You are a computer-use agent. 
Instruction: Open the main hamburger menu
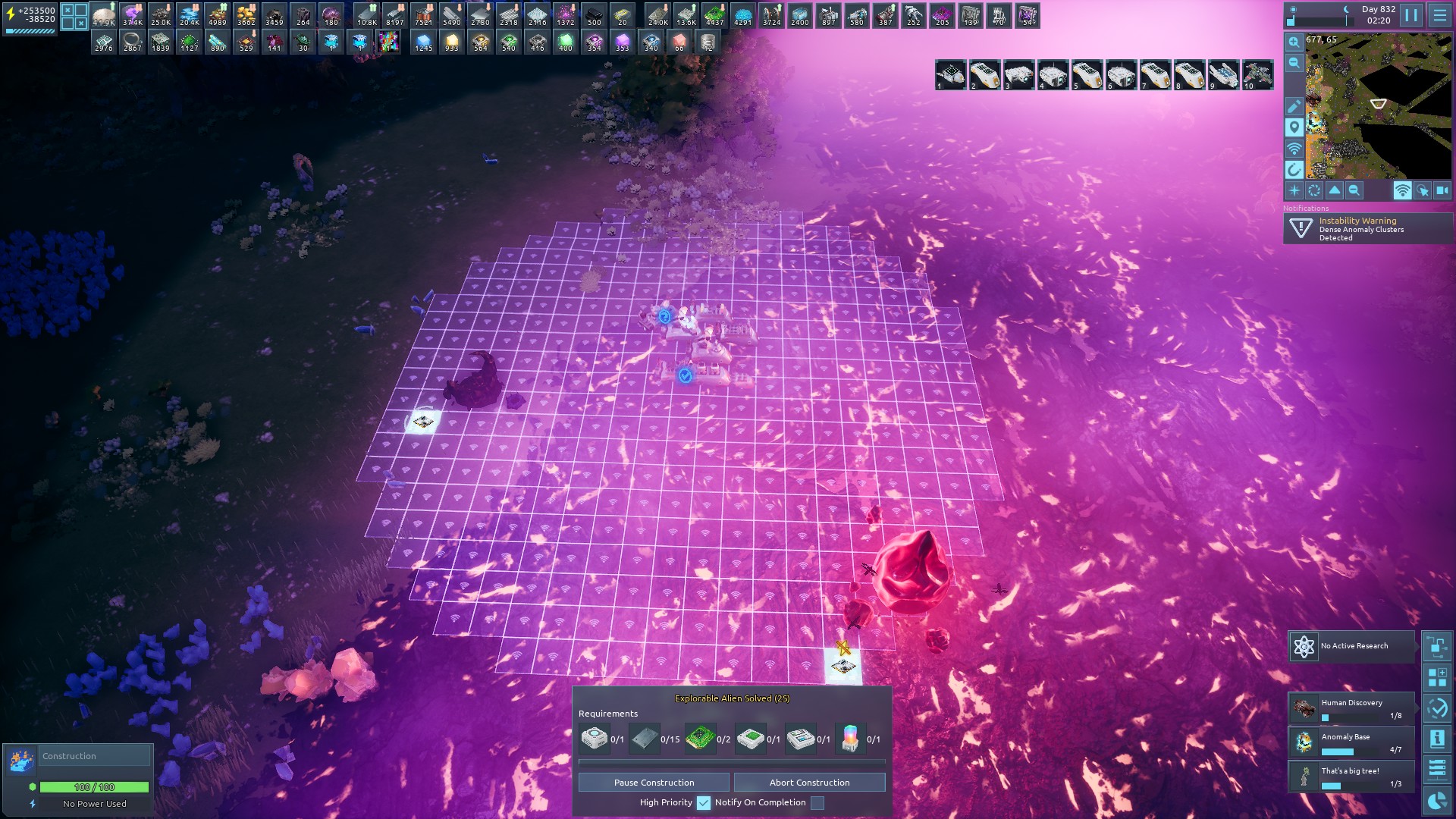[x=1439, y=15]
